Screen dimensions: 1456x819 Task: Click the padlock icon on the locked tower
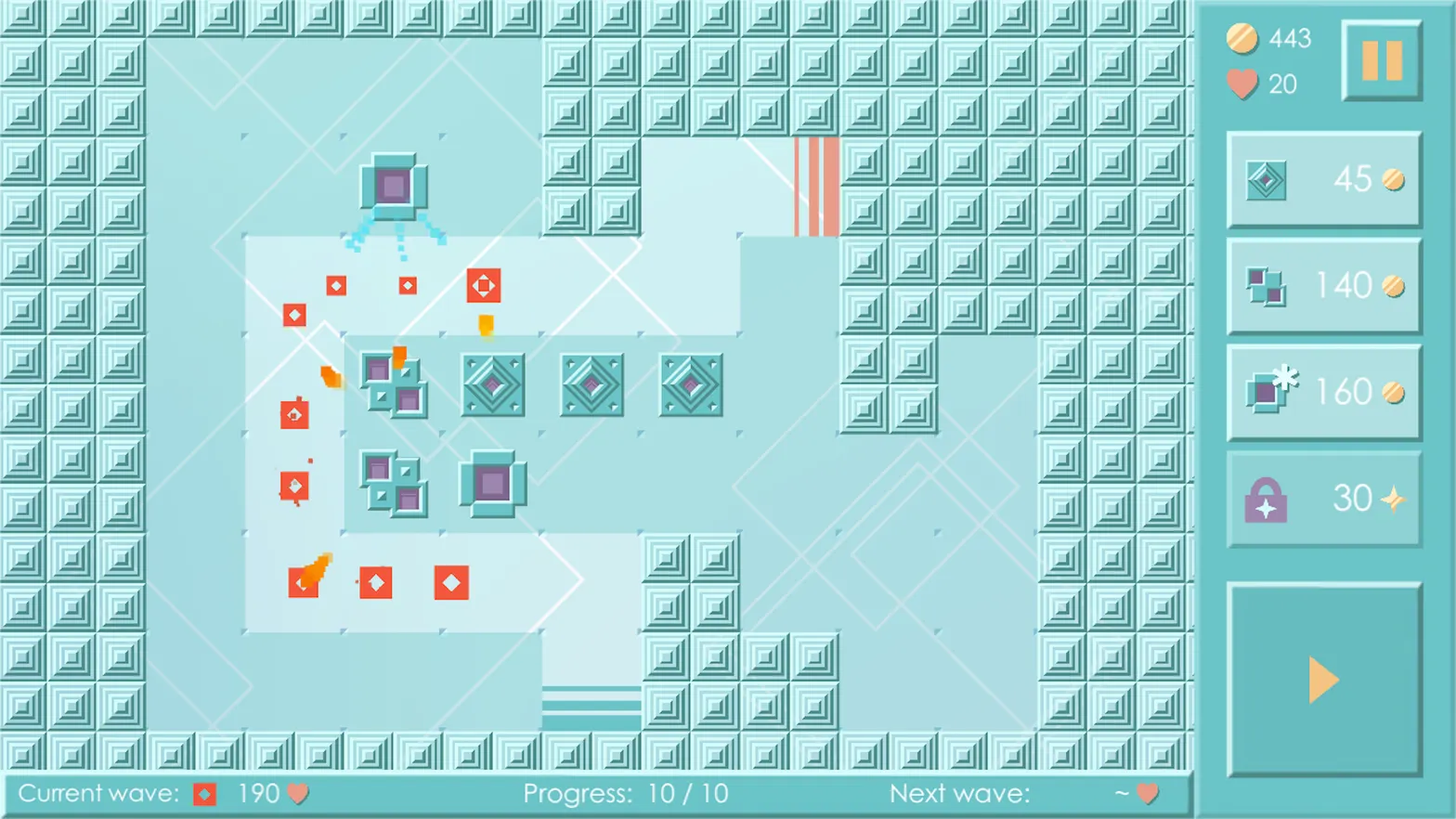click(x=1265, y=499)
